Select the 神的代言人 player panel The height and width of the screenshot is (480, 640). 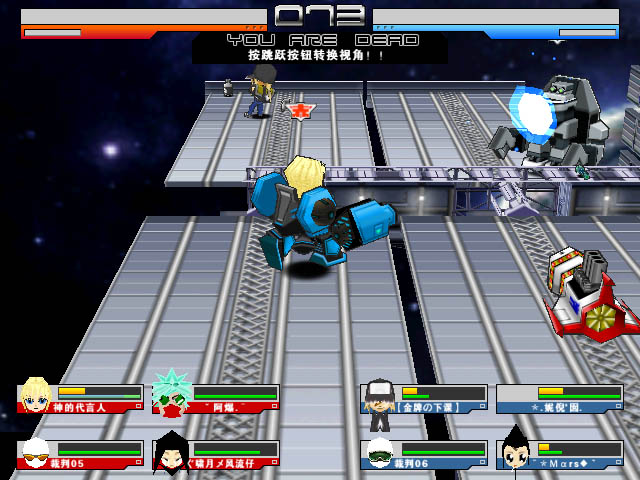[x=80, y=399]
